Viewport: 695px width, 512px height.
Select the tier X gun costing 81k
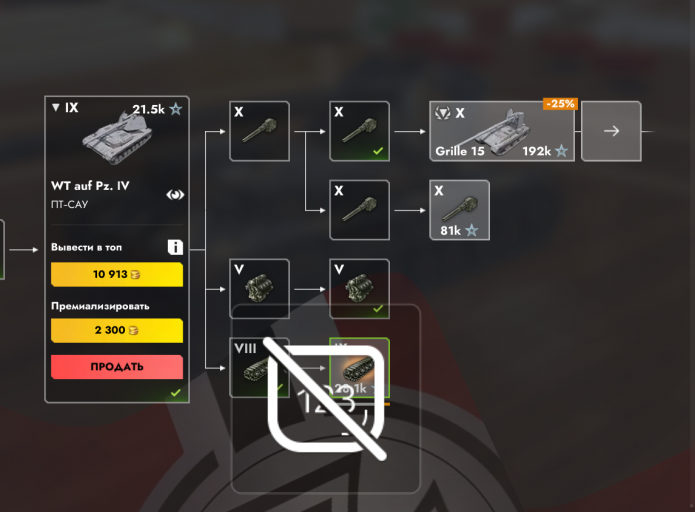coord(459,210)
